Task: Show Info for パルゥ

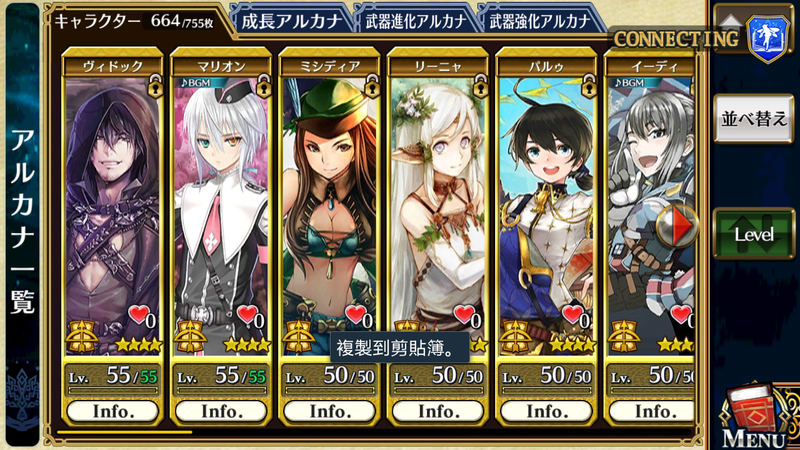Action: point(546,411)
